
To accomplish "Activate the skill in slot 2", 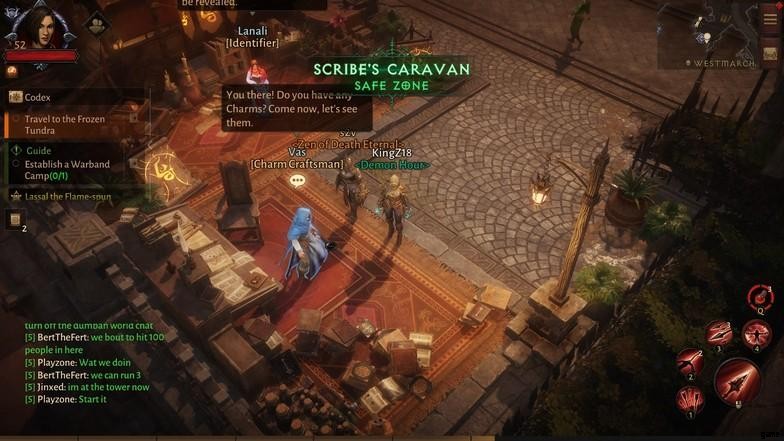I will tap(689, 362).
